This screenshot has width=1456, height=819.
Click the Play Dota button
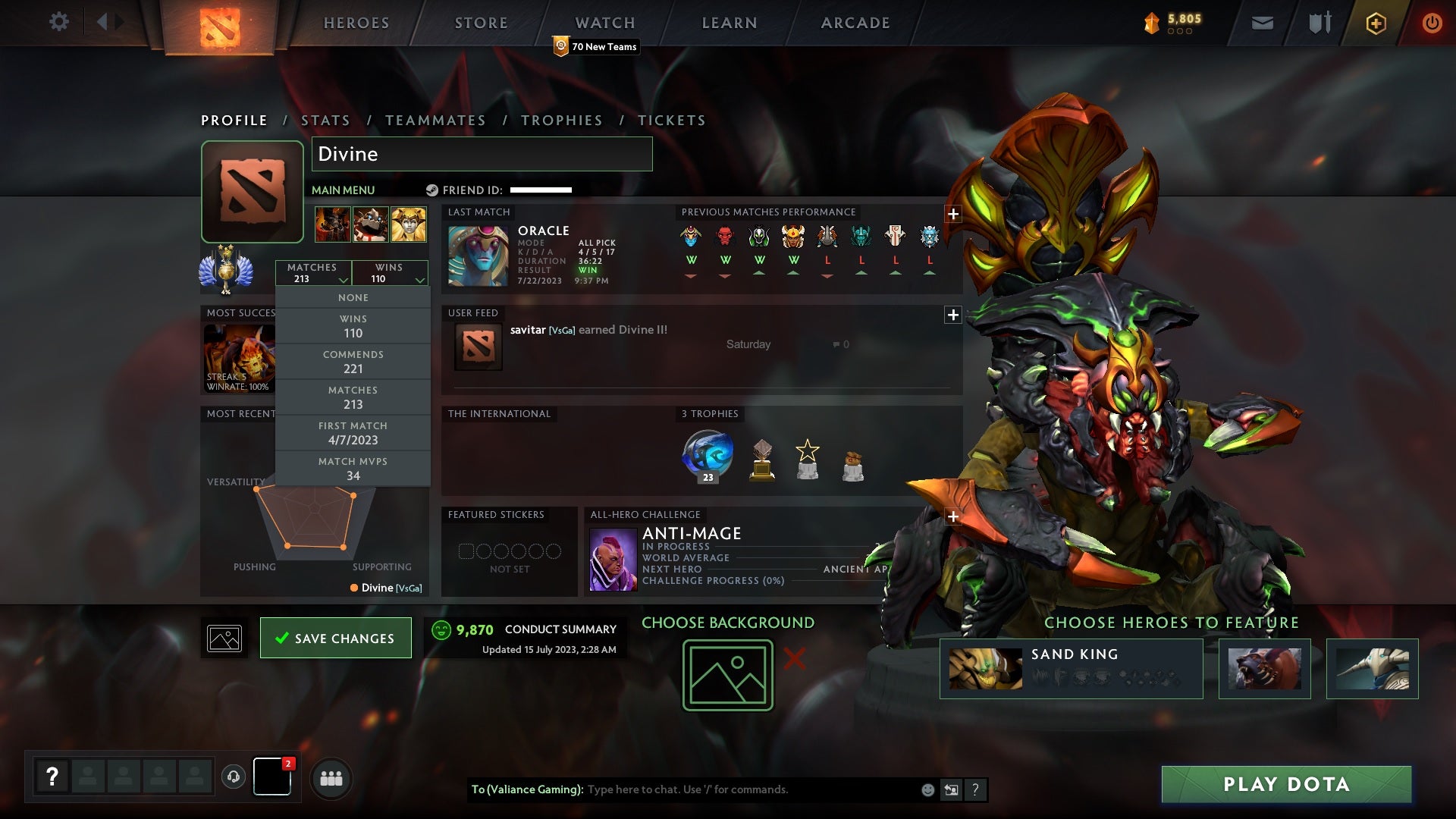click(x=1286, y=784)
